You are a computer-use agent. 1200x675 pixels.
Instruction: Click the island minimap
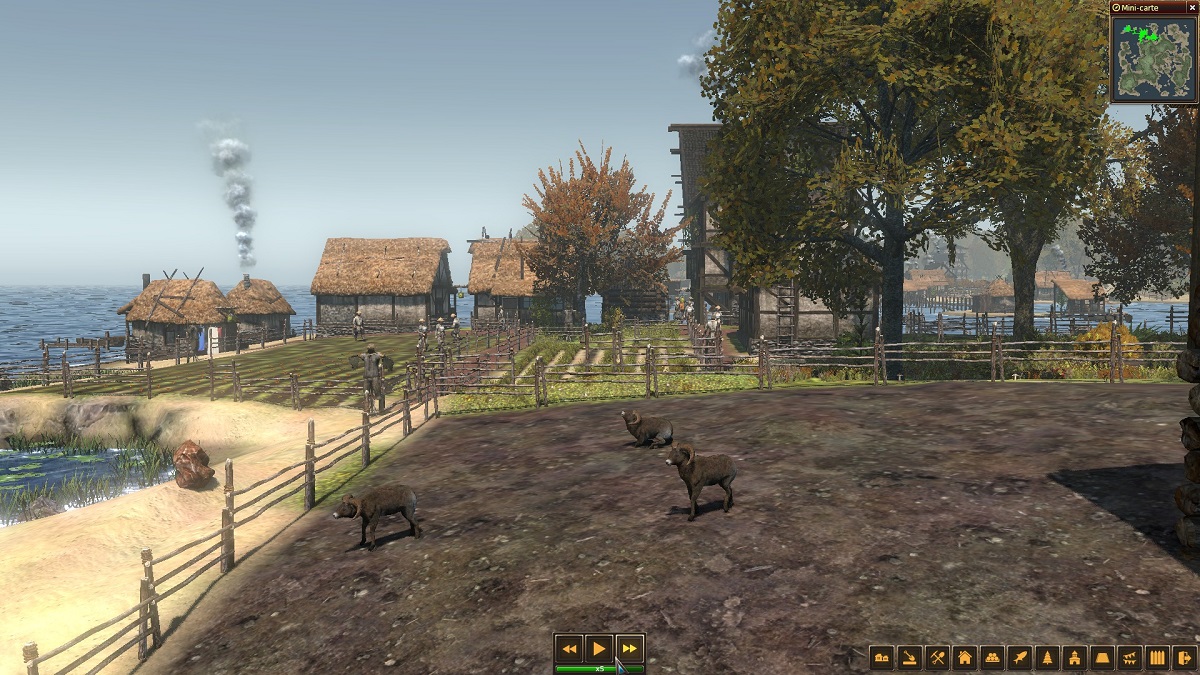pyautogui.click(x=1153, y=58)
